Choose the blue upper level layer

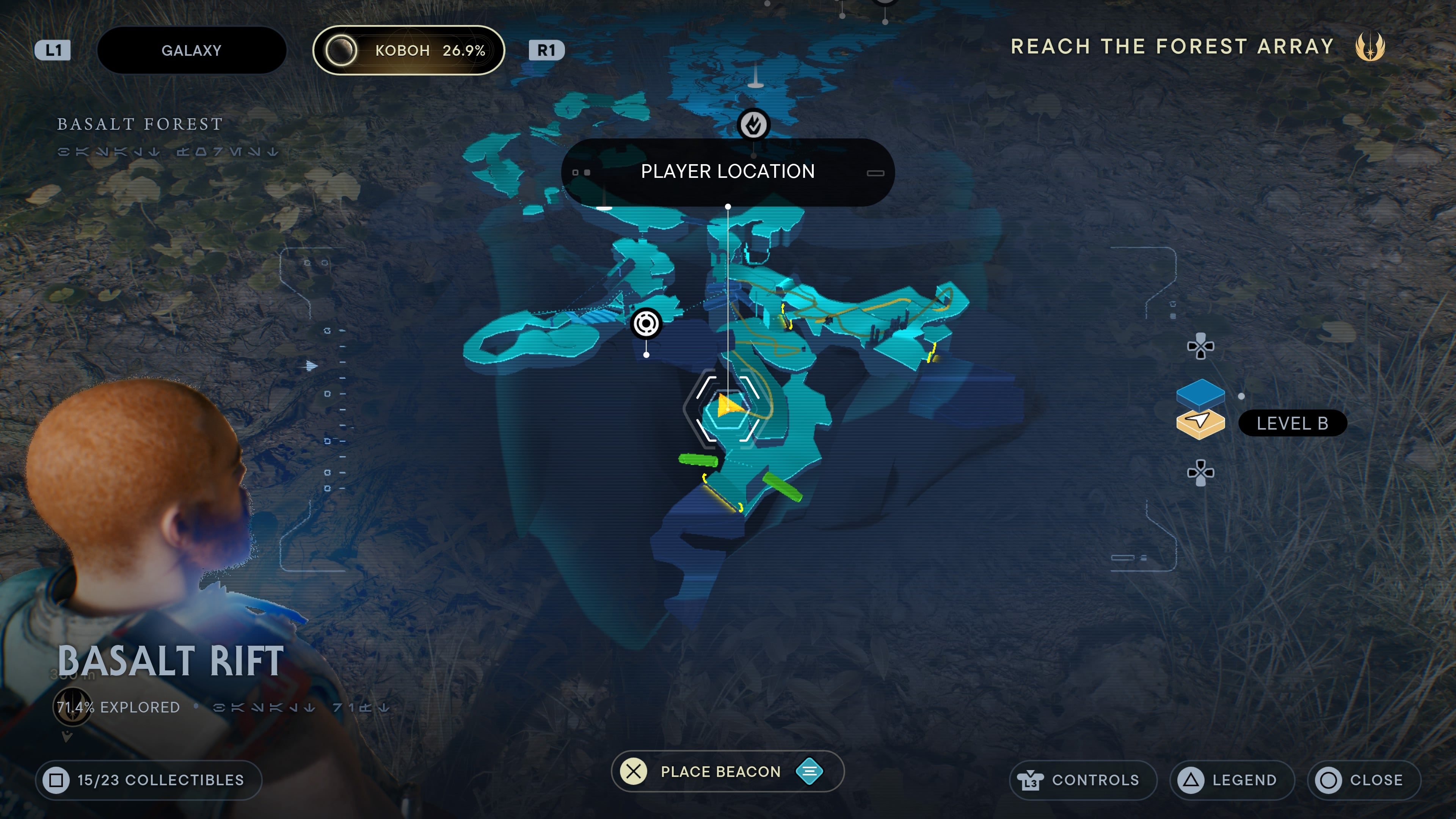pyautogui.click(x=1200, y=393)
